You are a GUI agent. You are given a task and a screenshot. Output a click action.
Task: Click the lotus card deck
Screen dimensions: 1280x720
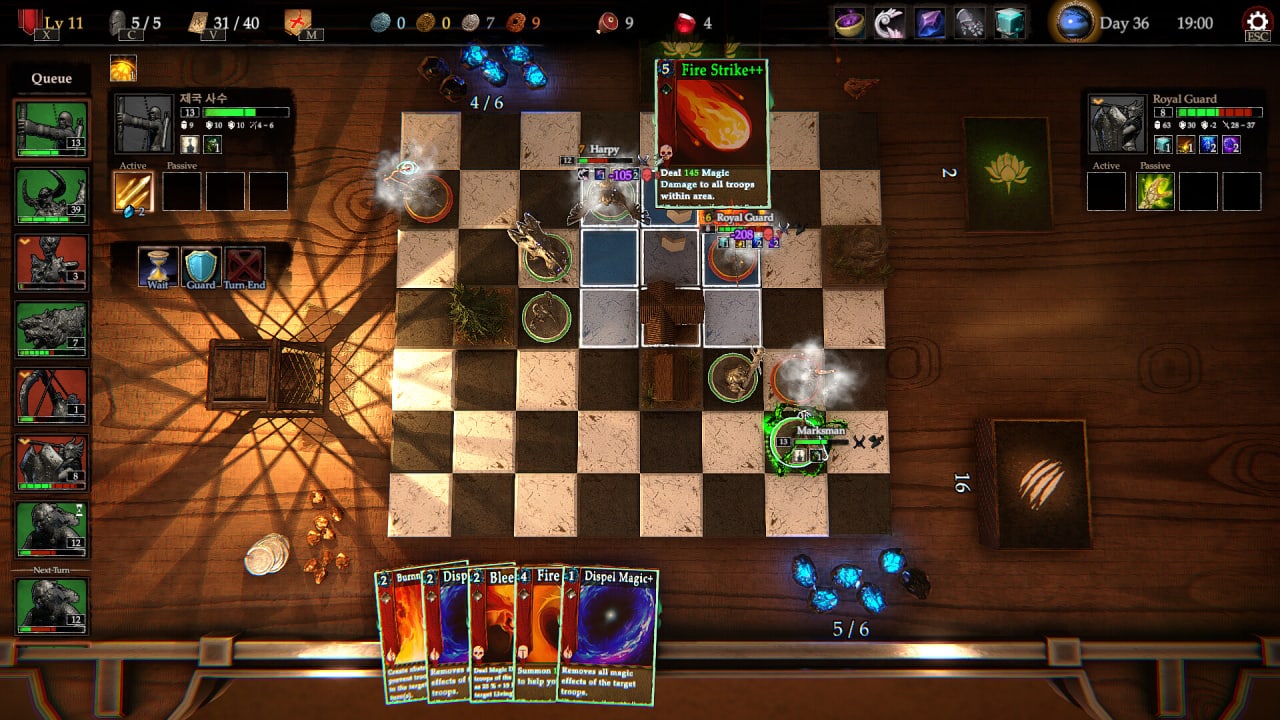pyautogui.click(x=1007, y=174)
